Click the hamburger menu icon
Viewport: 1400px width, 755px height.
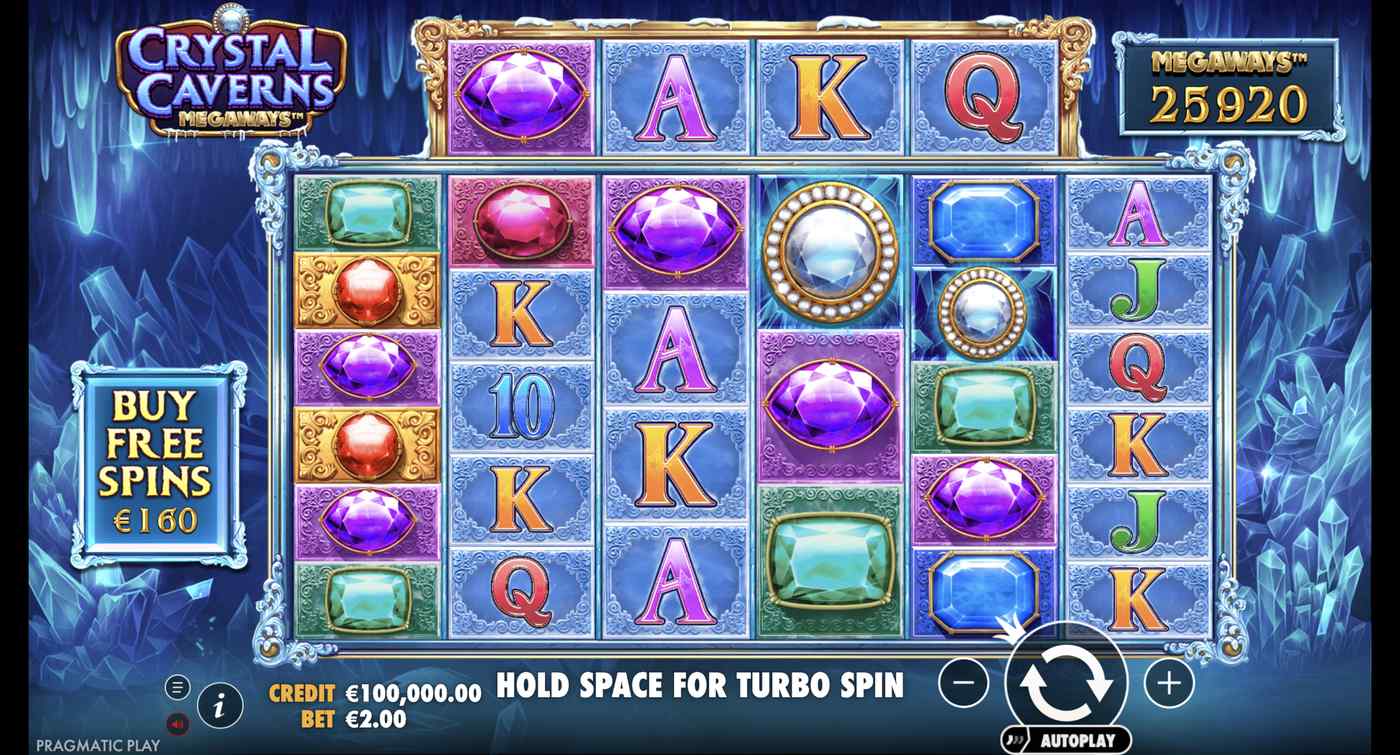[x=180, y=687]
